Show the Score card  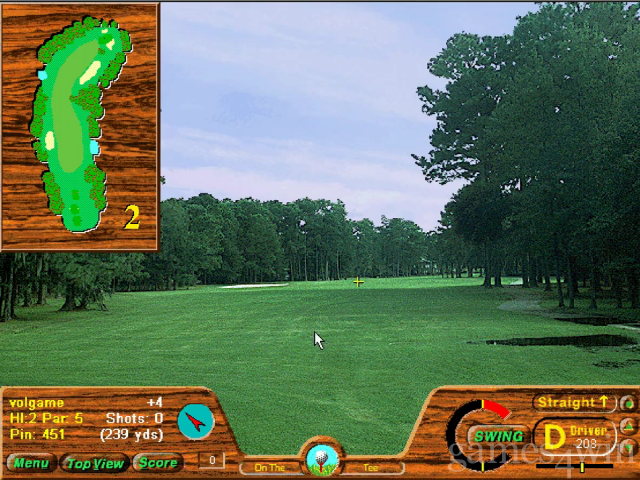(158, 463)
